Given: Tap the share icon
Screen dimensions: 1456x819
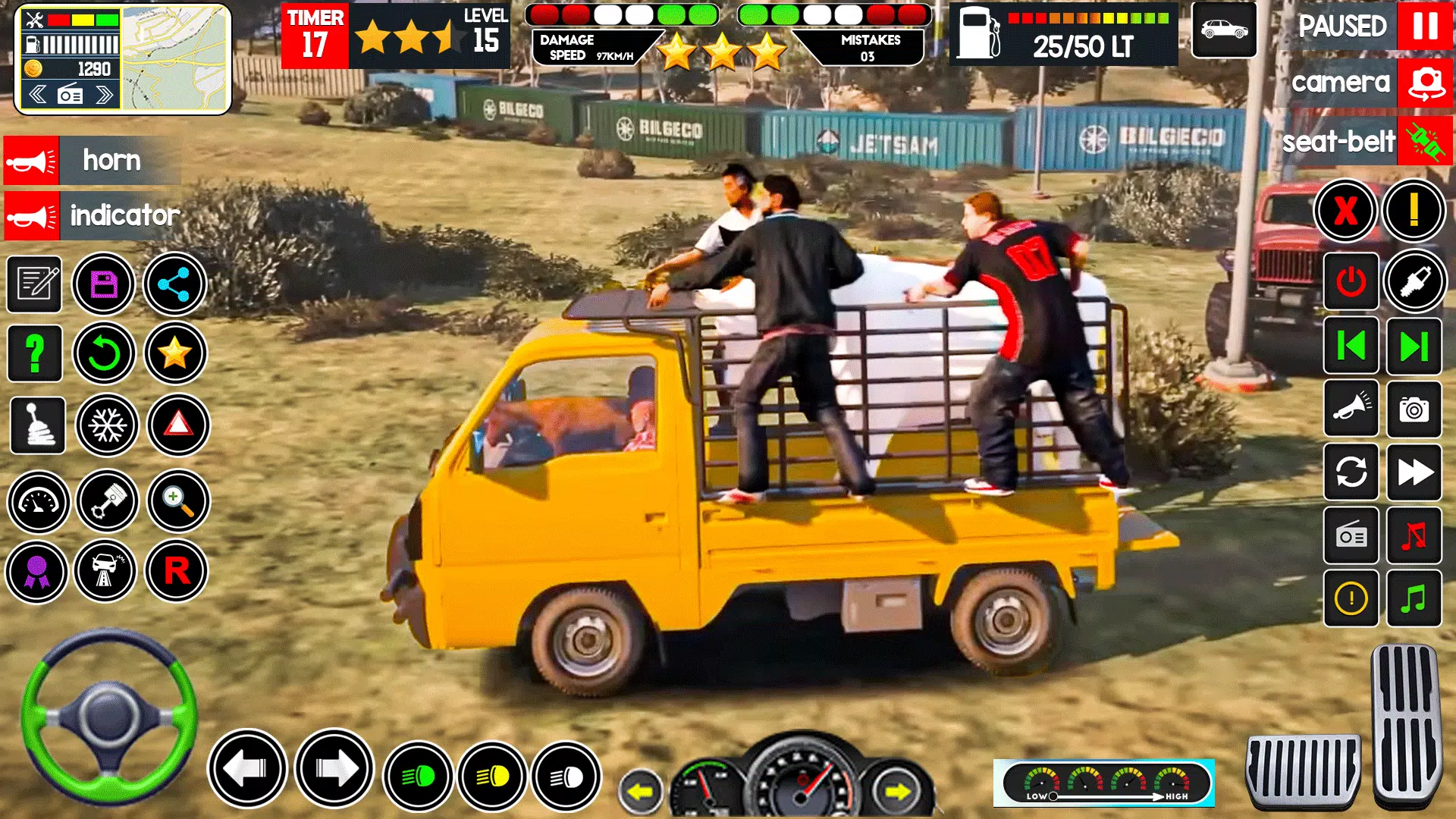Looking at the screenshot, I should [177, 284].
